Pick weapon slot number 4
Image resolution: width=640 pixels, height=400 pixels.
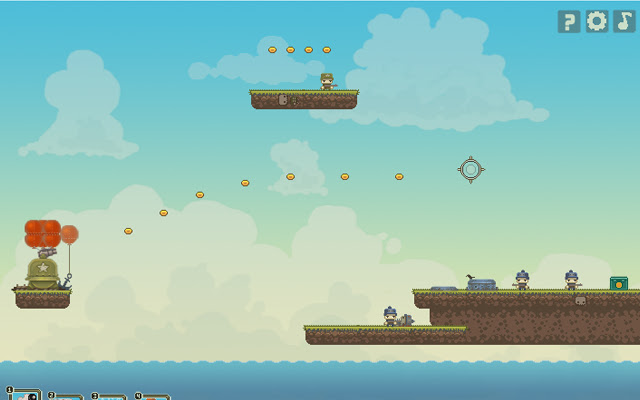153,397
